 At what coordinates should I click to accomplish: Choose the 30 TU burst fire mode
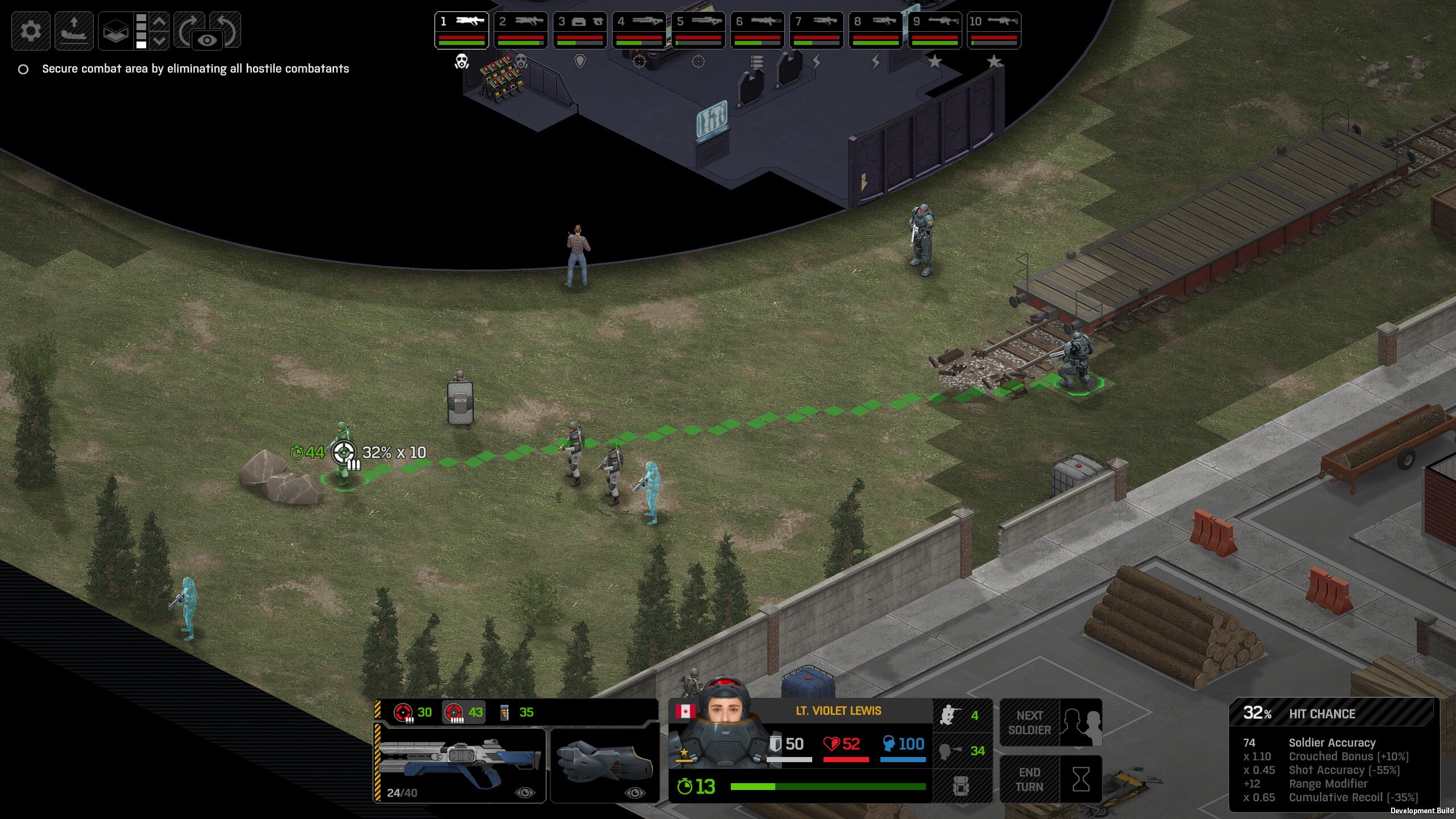(x=413, y=712)
